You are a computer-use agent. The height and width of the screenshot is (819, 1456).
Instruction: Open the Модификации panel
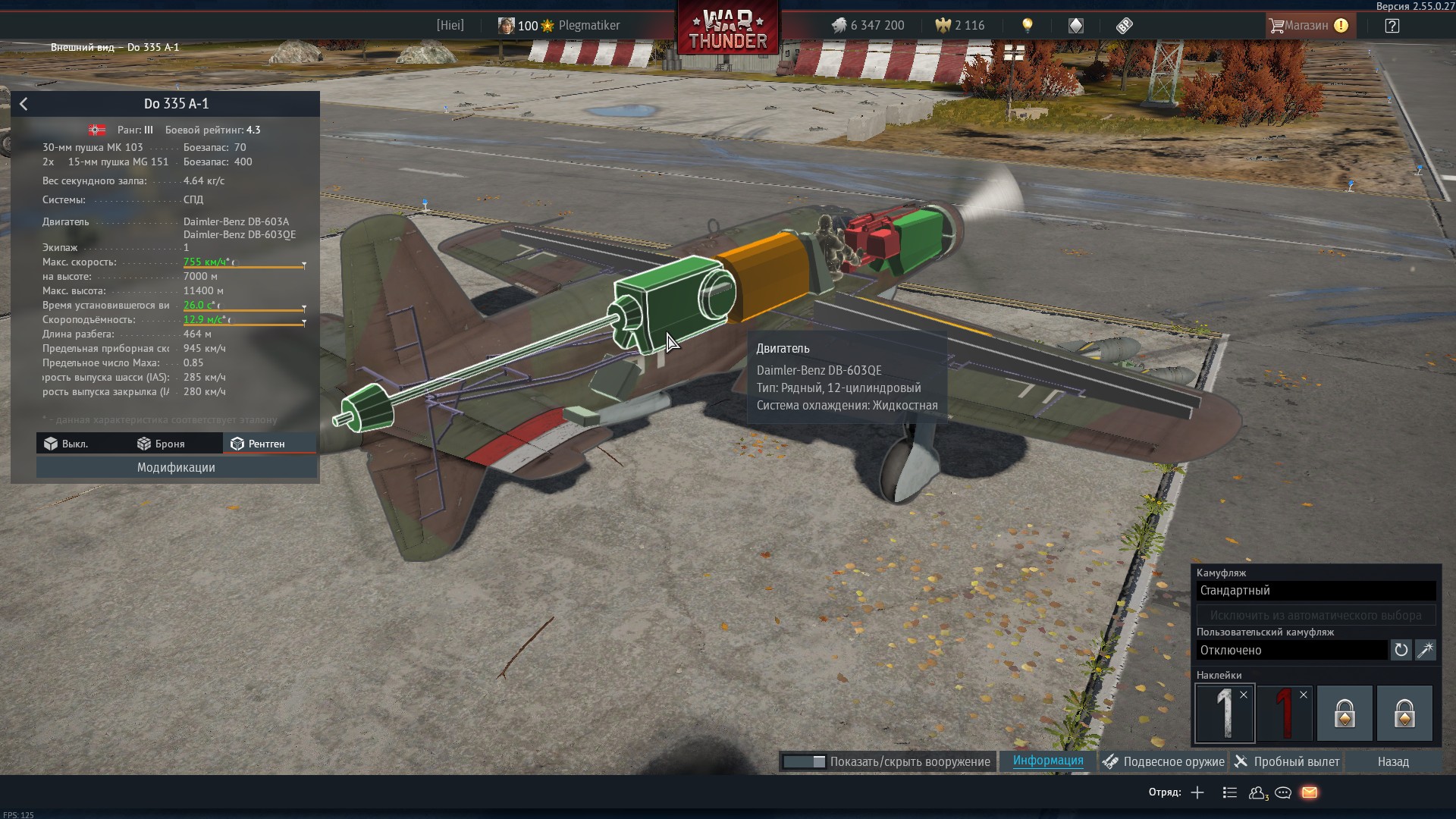click(x=176, y=467)
